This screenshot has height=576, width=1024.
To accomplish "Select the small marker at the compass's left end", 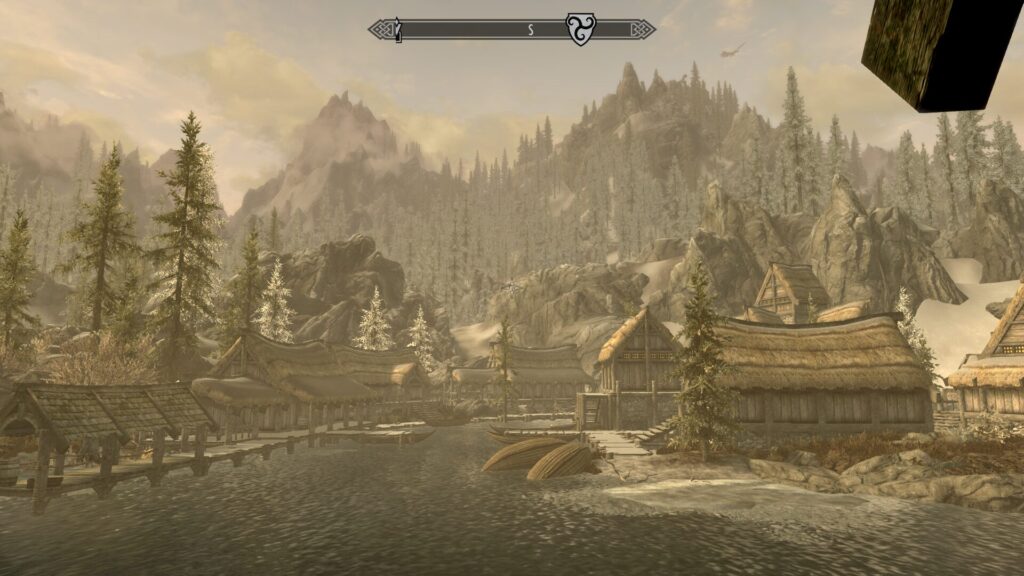I will [398, 30].
